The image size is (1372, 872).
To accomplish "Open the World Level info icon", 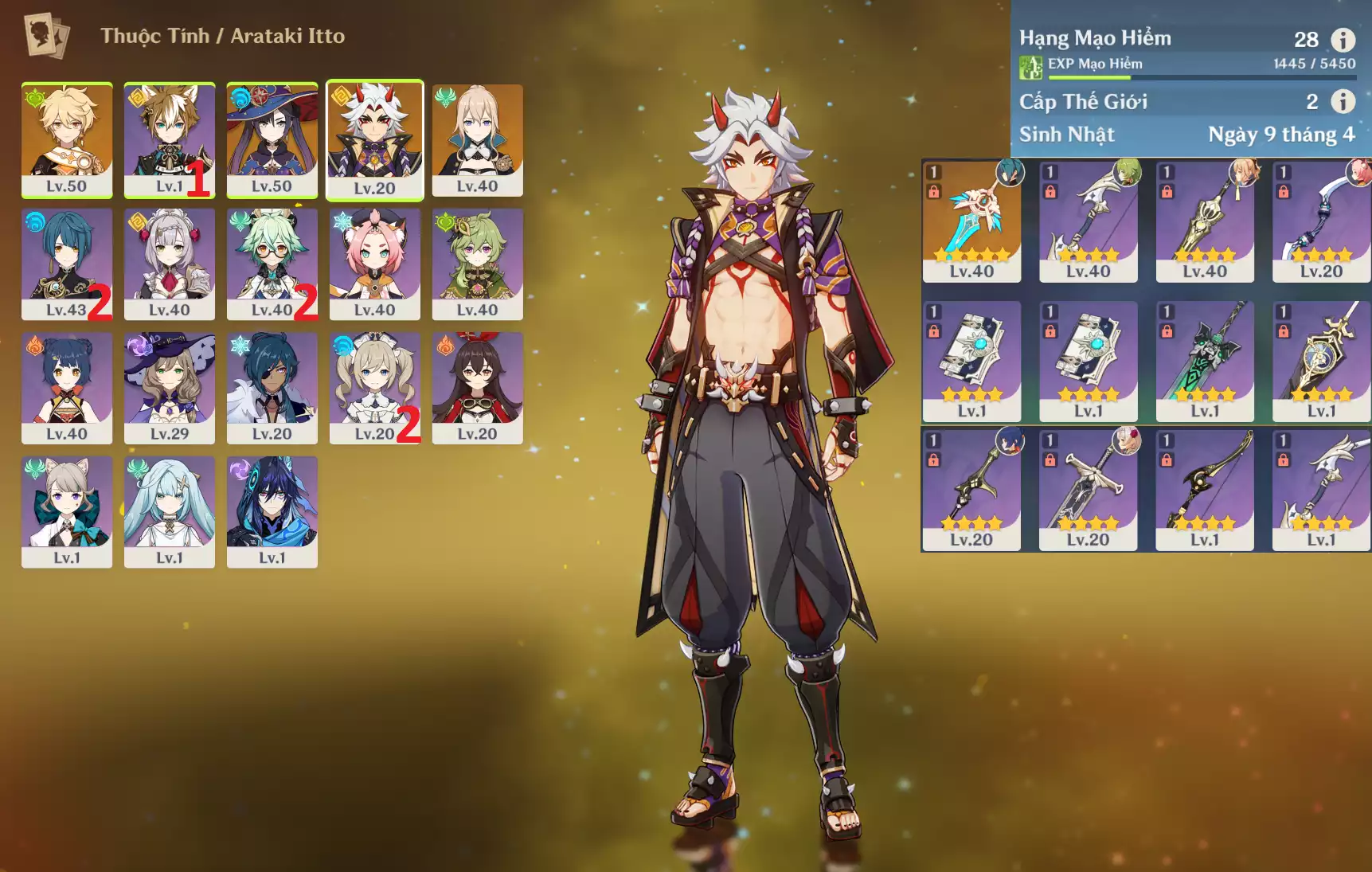I will (x=1343, y=101).
